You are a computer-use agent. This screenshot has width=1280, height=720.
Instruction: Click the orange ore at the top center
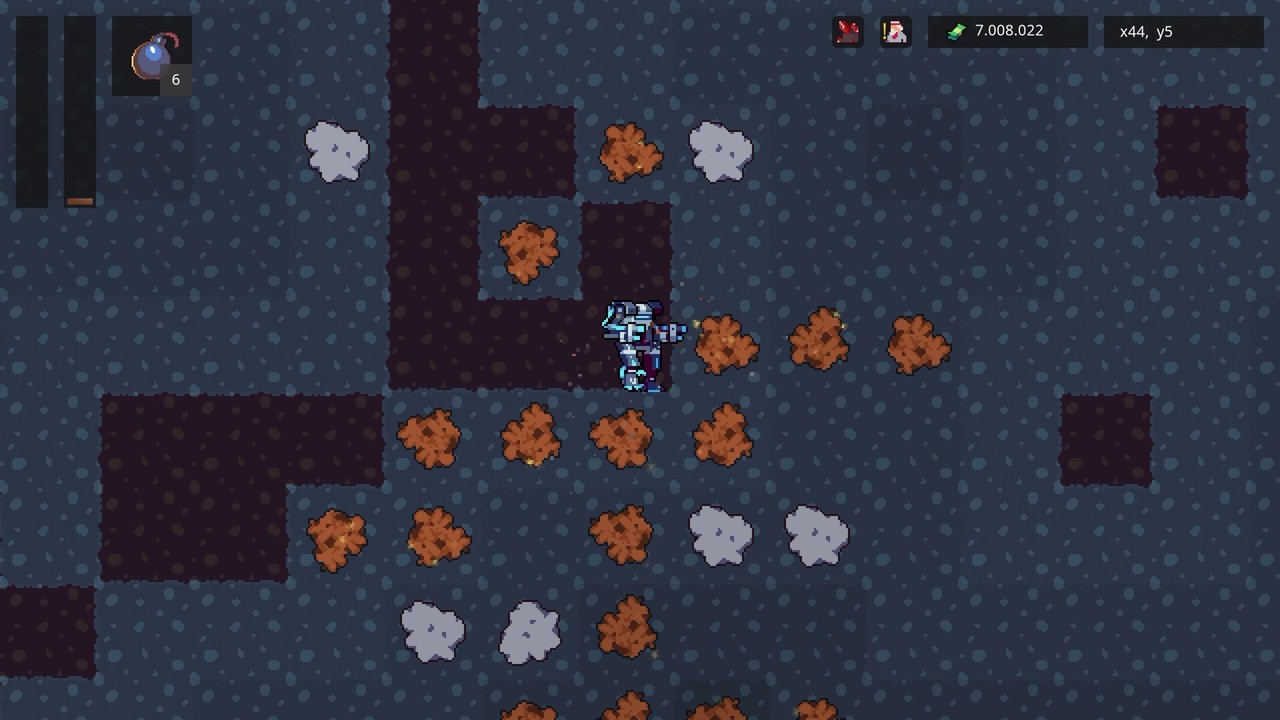coord(632,150)
